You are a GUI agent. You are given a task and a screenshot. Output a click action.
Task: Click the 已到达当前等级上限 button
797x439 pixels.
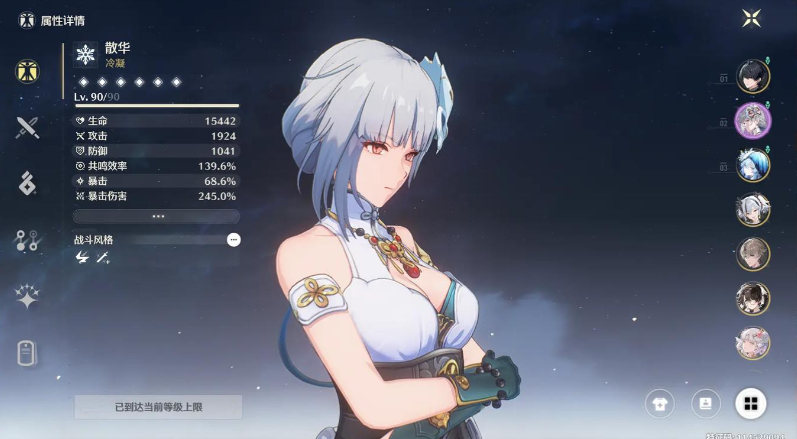(158, 407)
